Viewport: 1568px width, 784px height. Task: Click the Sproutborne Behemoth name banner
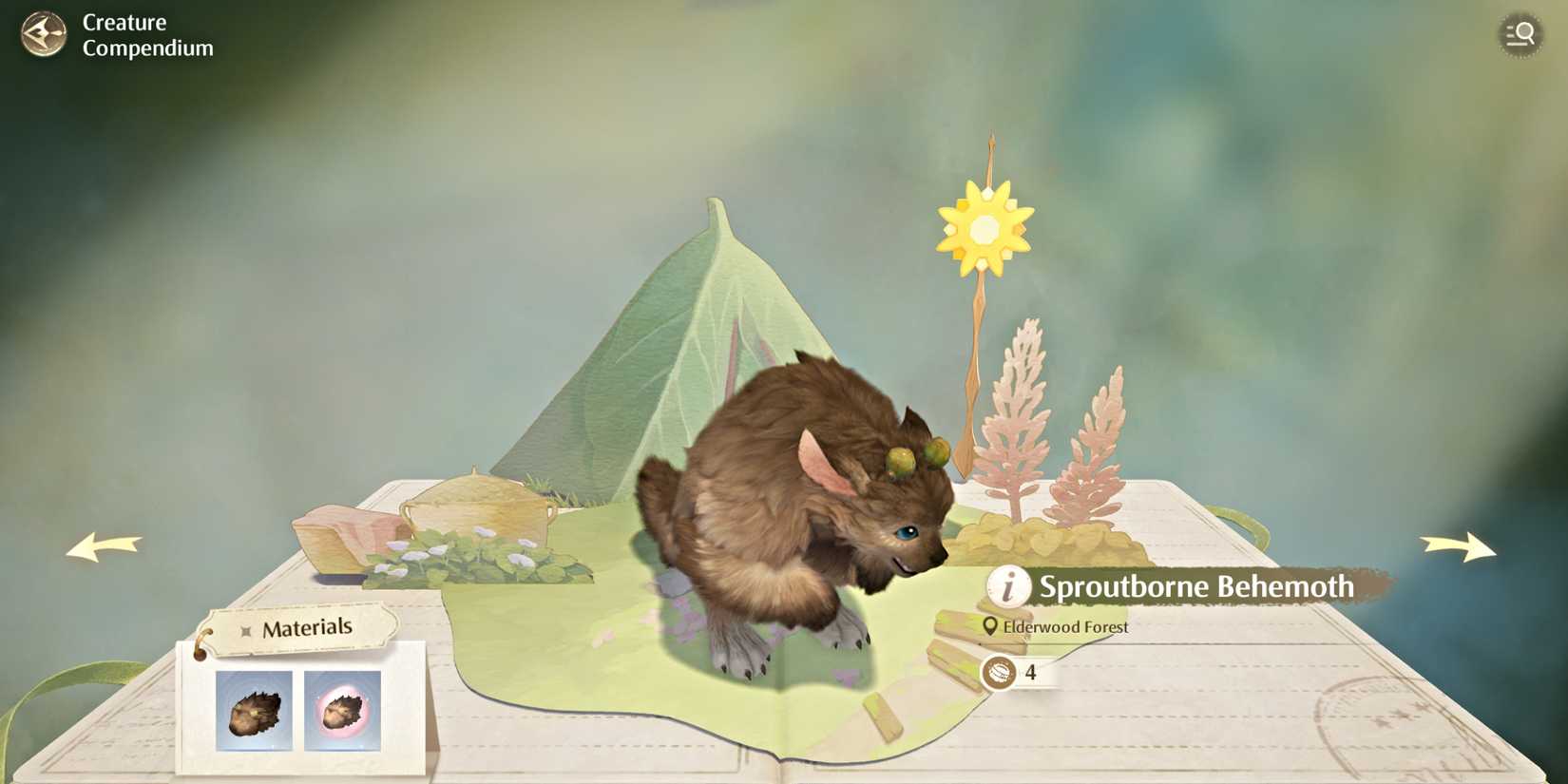click(1195, 587)
